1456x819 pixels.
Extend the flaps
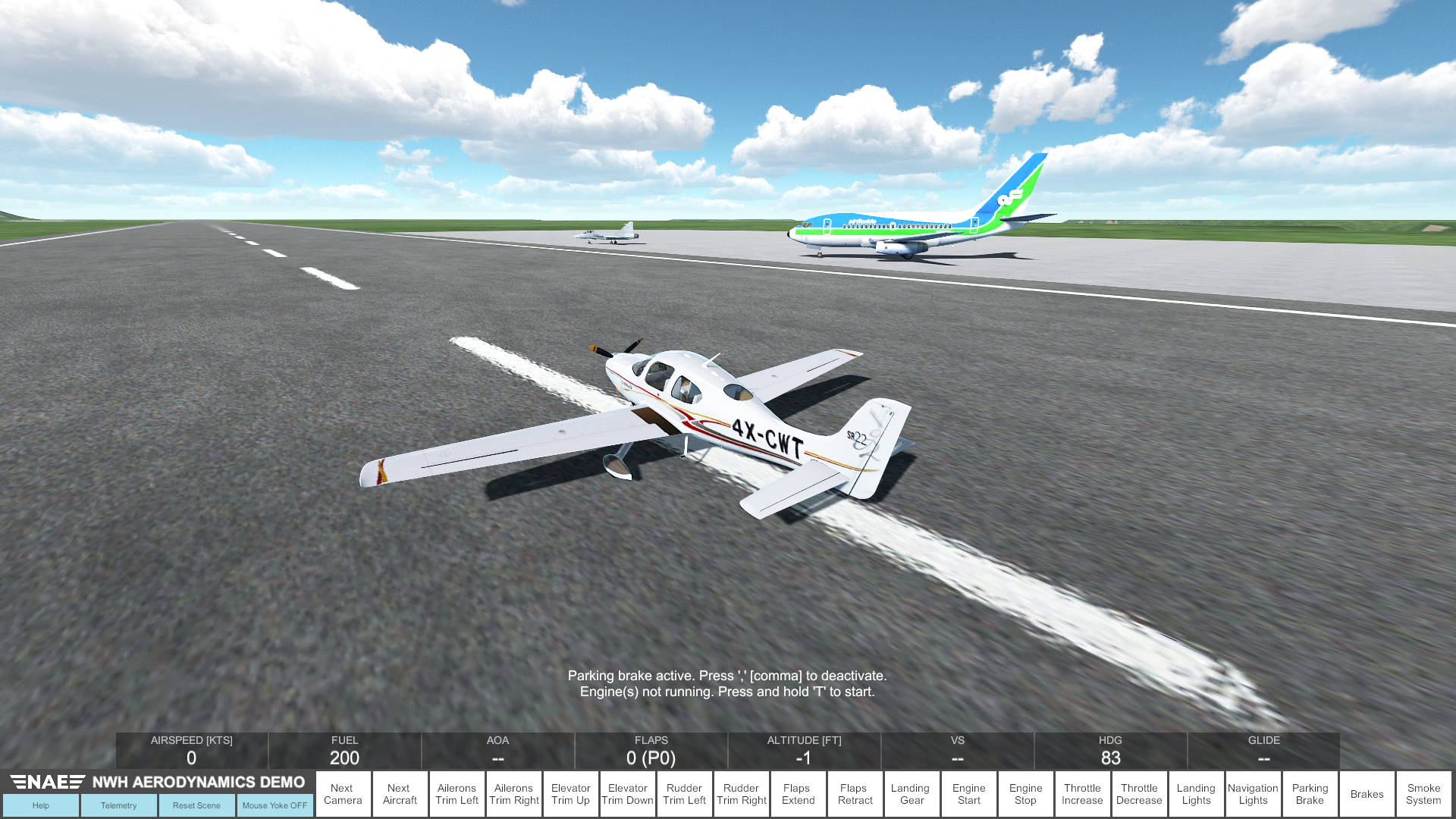[x=798, y=793]
